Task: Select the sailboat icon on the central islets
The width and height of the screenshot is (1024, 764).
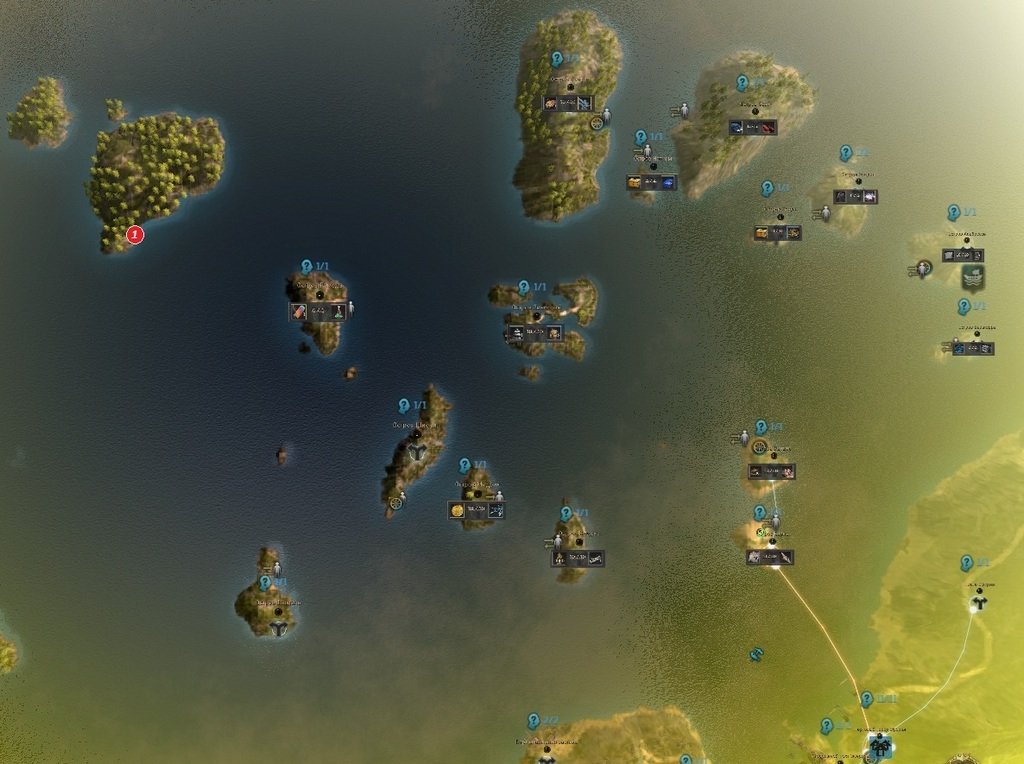Action: [x=517, y=333]
